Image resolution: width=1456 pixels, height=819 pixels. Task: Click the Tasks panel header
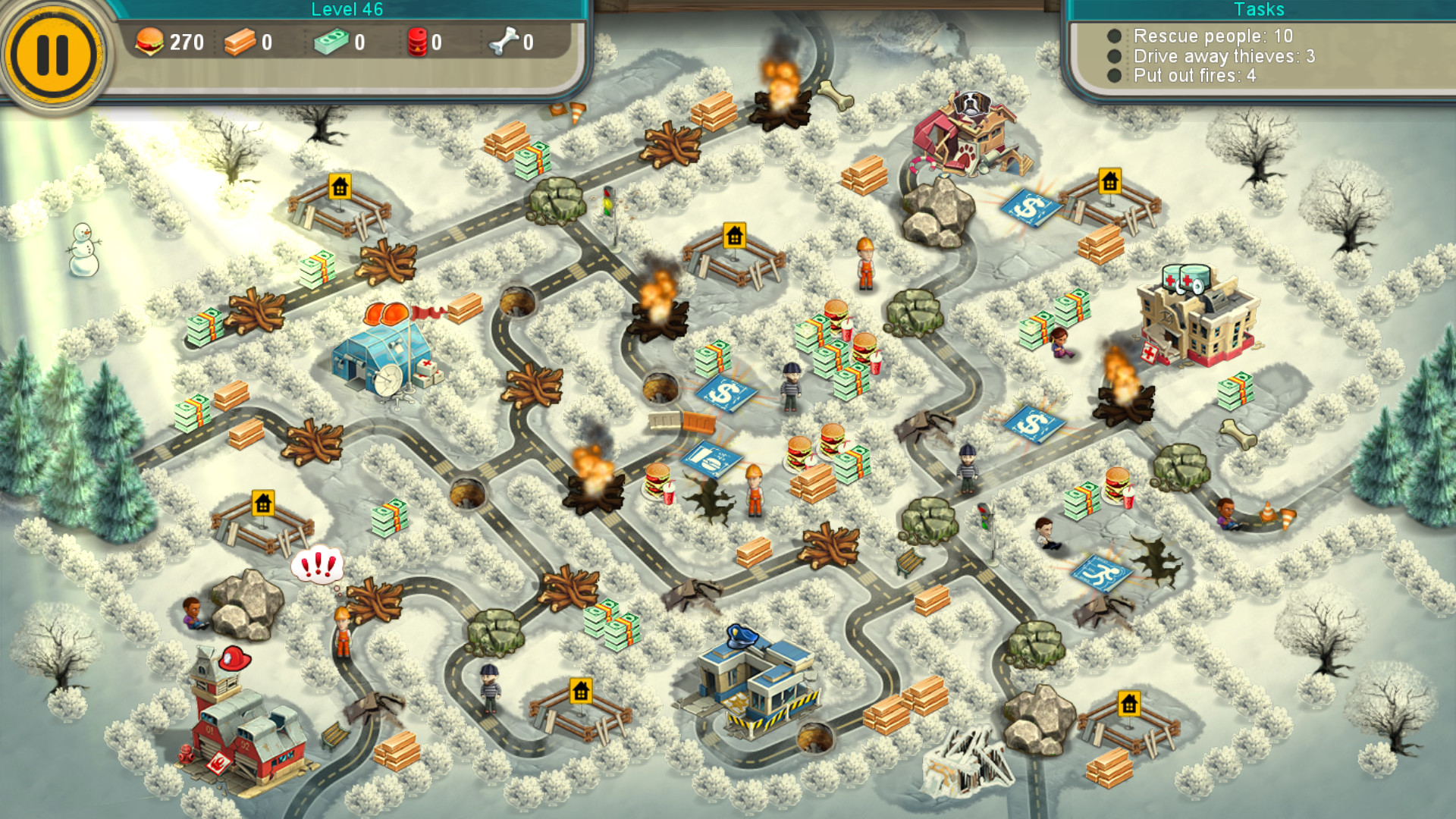tap(1259, 10)
